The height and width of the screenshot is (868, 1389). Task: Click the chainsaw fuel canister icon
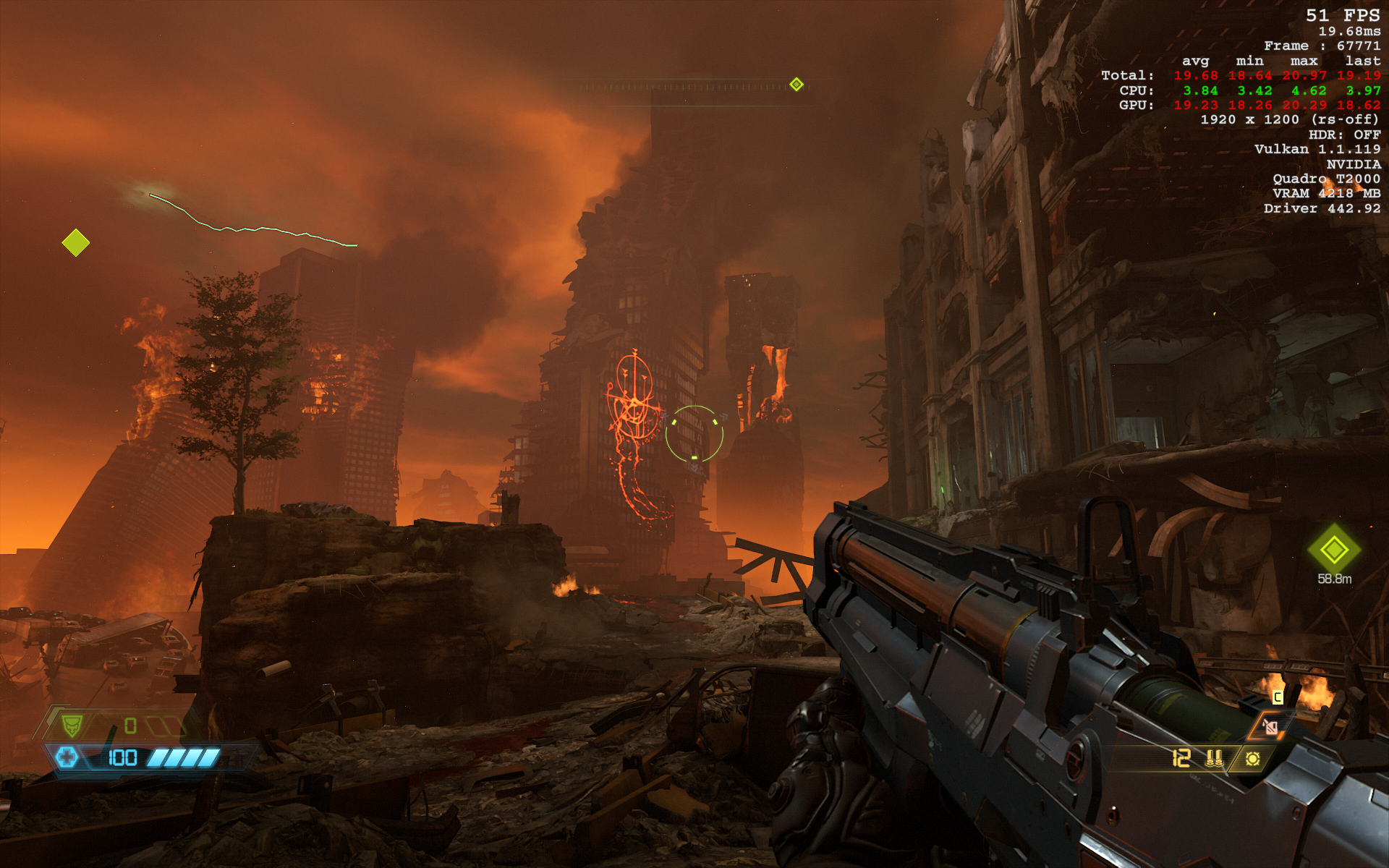pyautogui.click(x=1270, y=726)
